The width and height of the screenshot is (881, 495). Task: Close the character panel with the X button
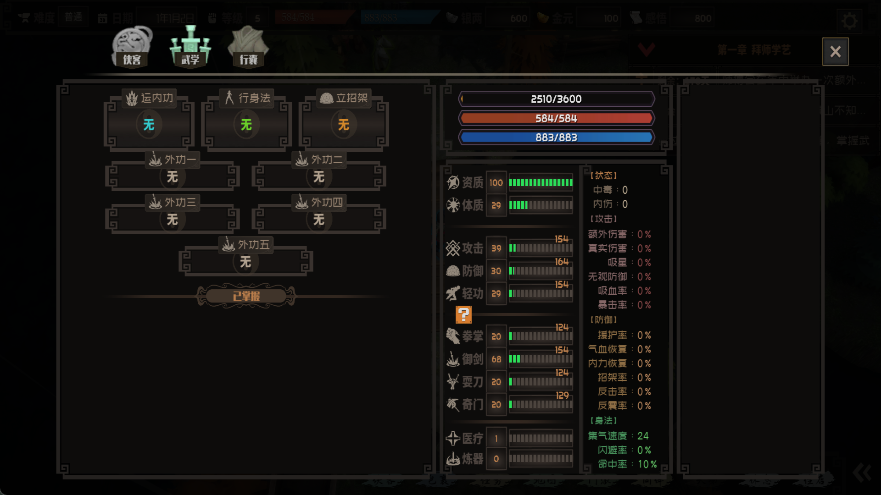836,52
